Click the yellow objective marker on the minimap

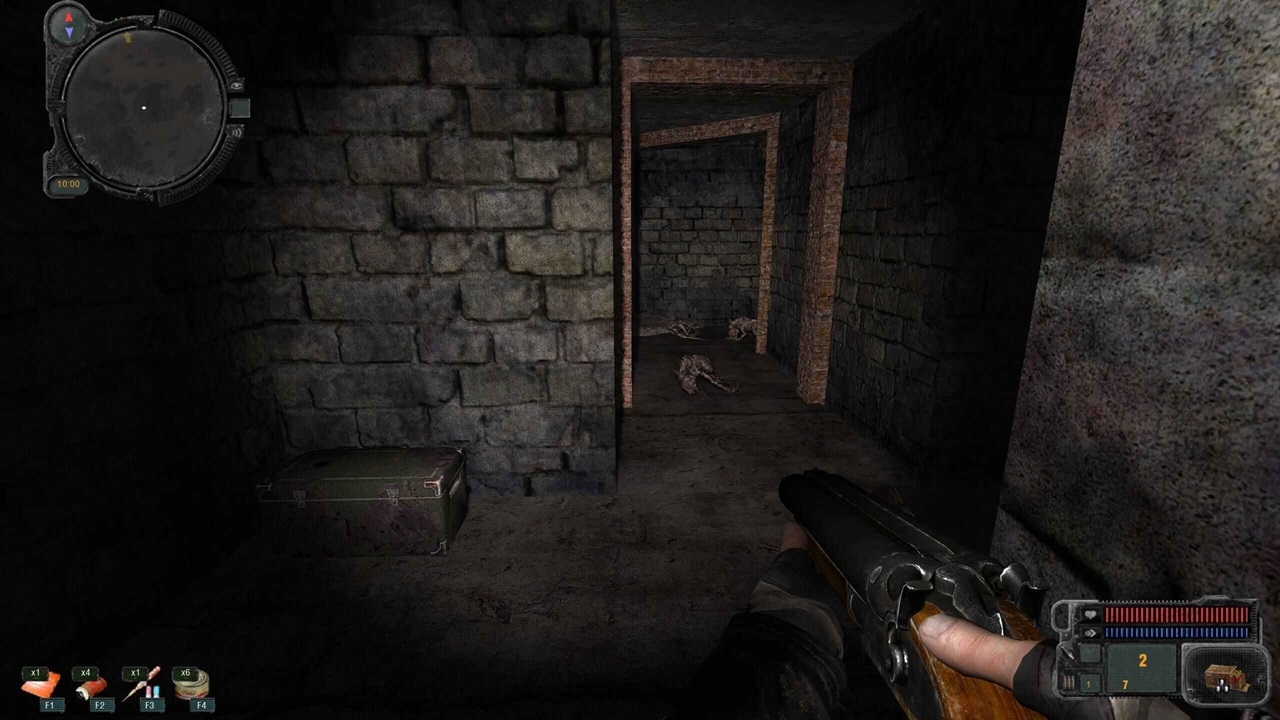coord(128,38)
